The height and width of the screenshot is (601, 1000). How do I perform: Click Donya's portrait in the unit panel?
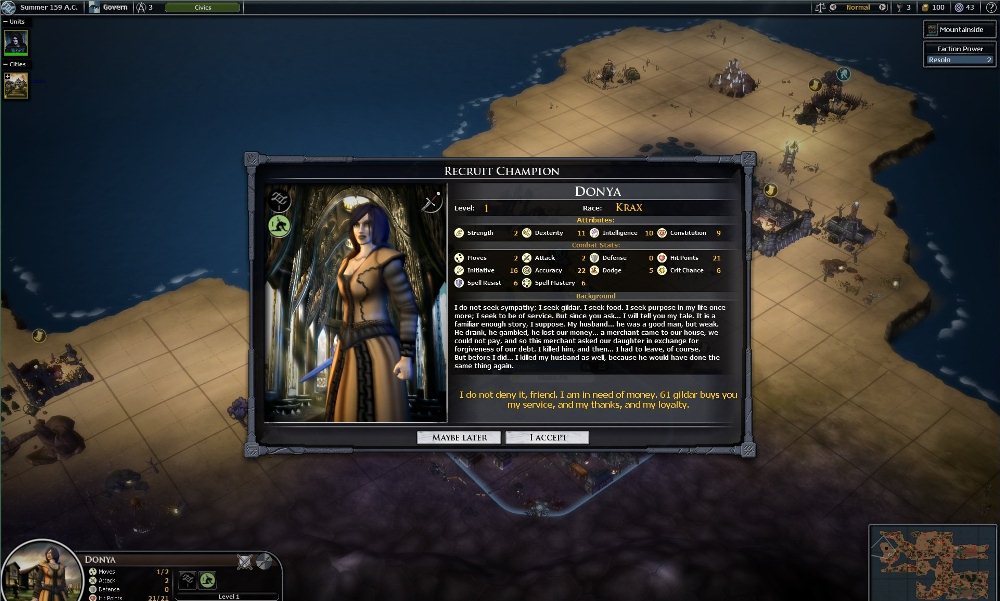(41, 573)
